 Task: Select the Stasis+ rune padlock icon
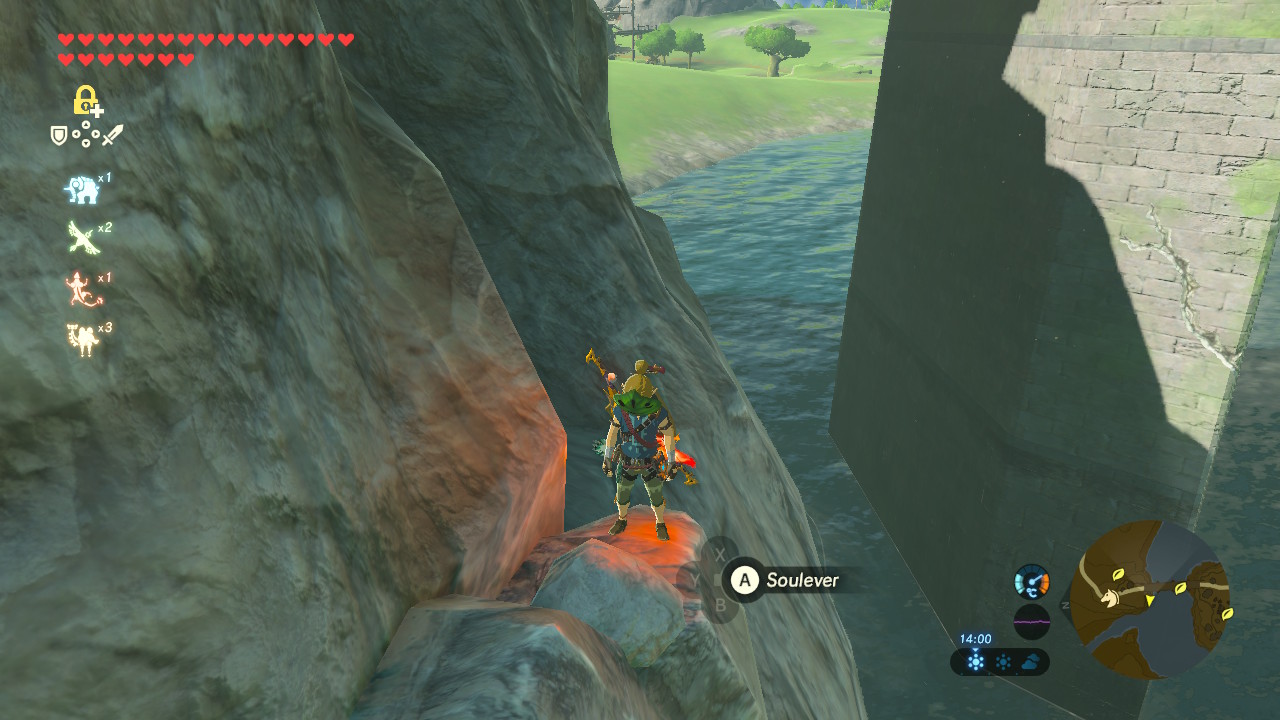[x=86, y=100]
